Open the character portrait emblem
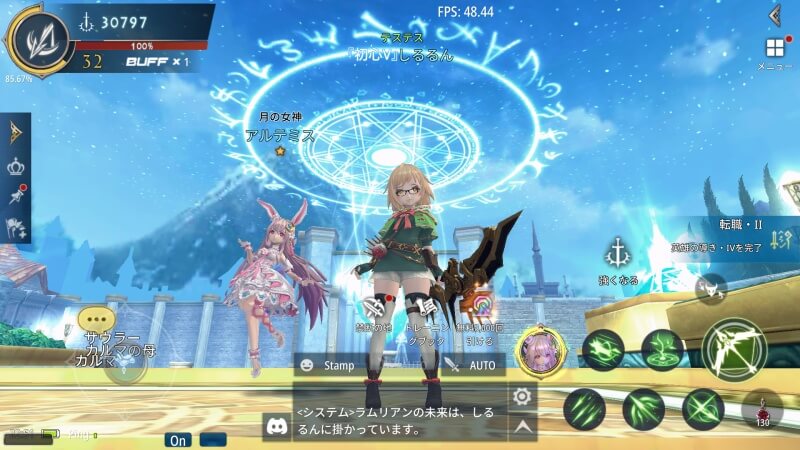The image size is (800, 450). [37, 38]
